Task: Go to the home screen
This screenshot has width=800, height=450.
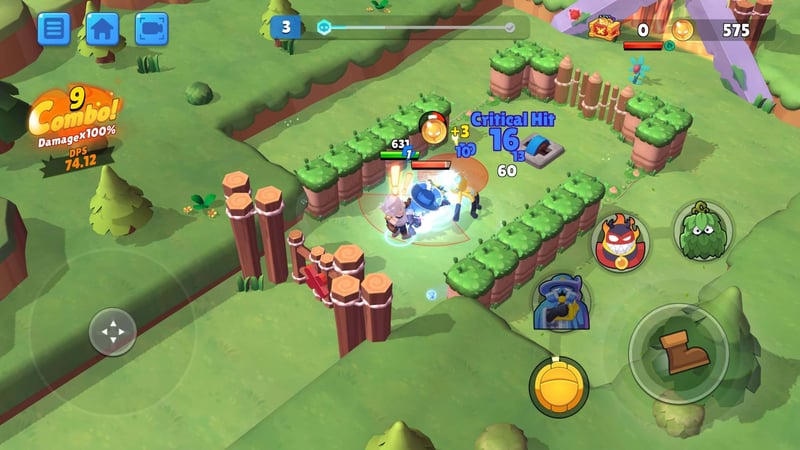Action: 102,28
